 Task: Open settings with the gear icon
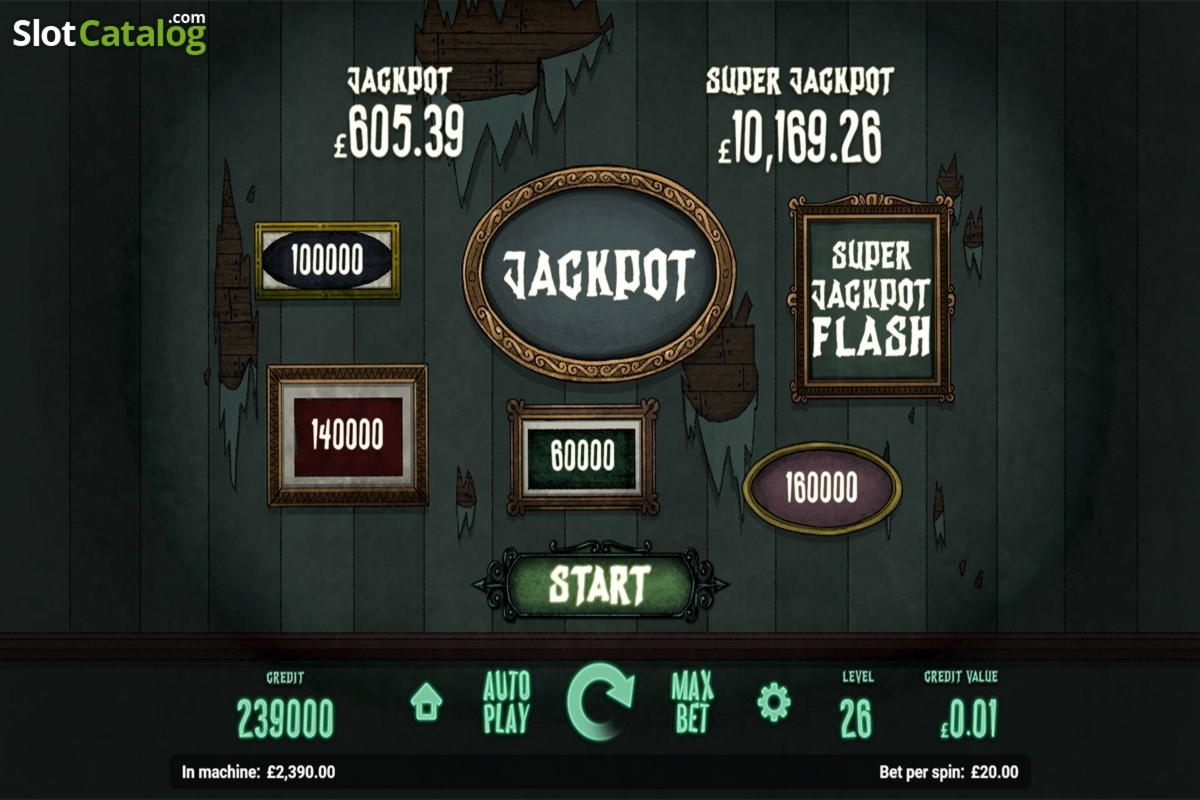point(773,702)
